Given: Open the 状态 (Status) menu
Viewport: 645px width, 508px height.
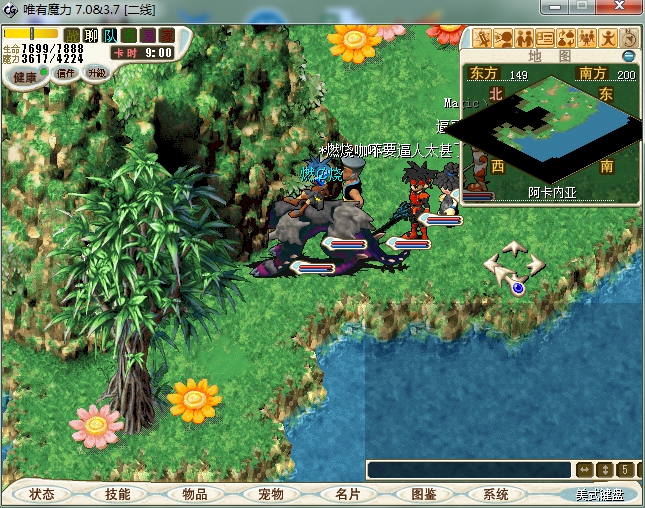Looking at the screenshot, I should pos(42,494).
